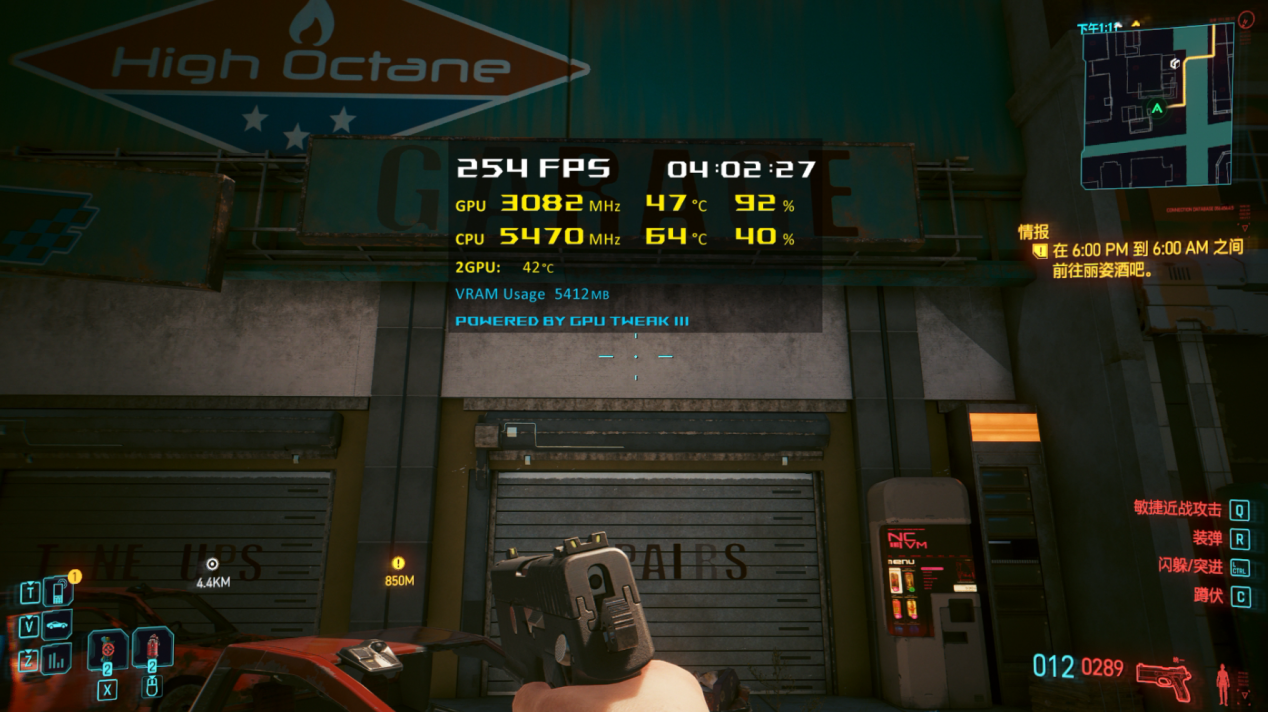
Task: Click the white fast-travel marker on minimap
Action: pos(1176,63)
